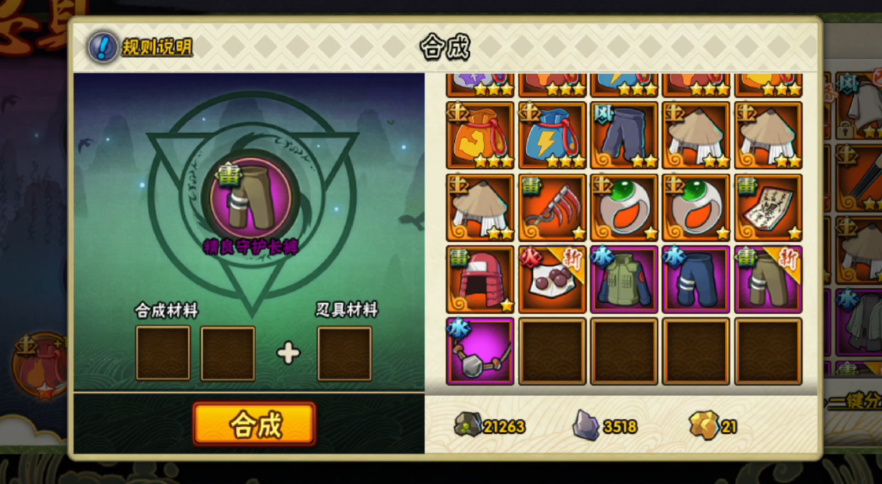Click the empty 忍具材料 ninja tool slot

(344, 353)
